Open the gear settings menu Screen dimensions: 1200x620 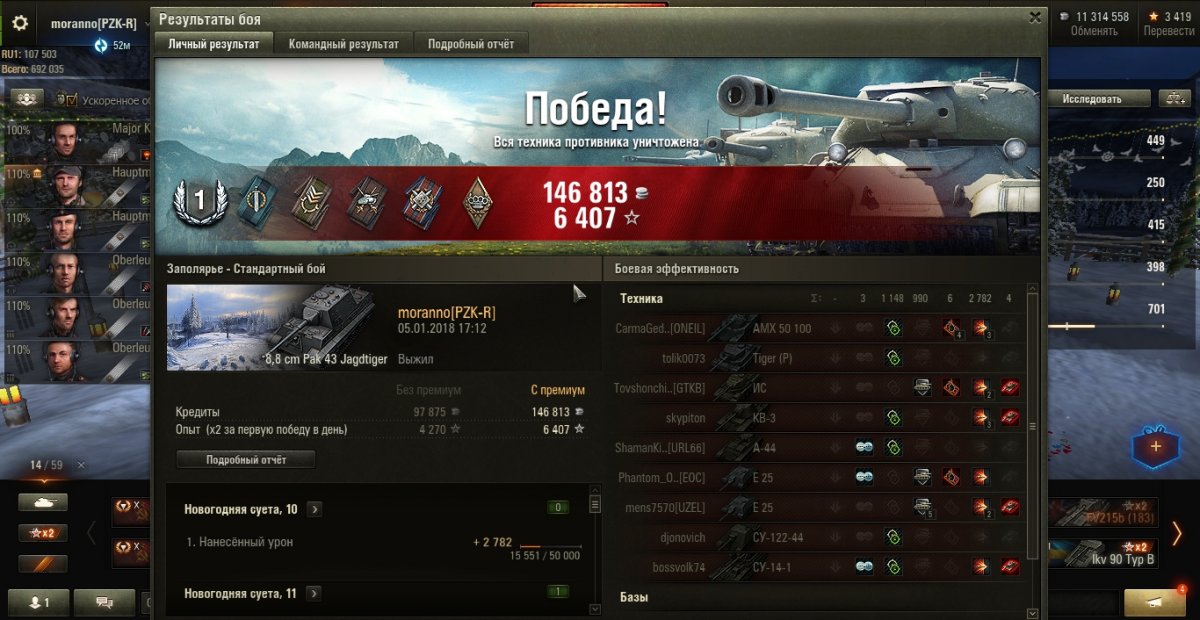coord(20,23)
